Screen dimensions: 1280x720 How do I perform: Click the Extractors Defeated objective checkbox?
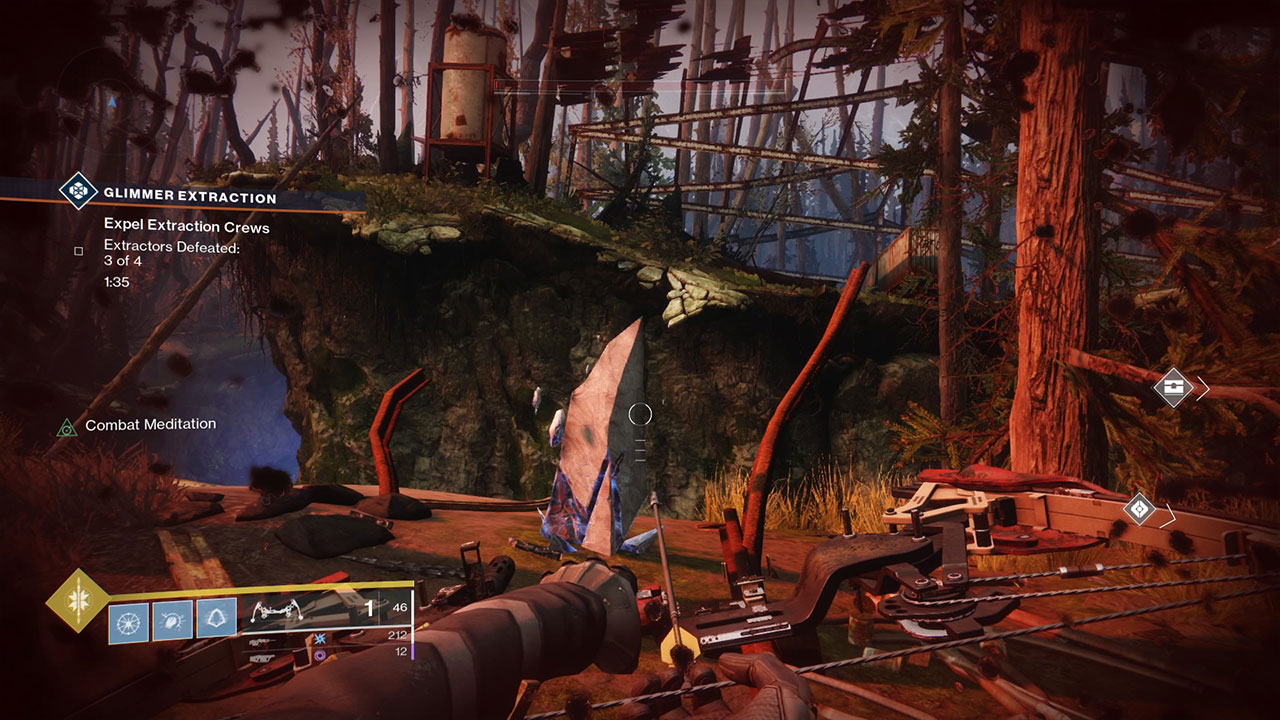(x=78, y=251)
